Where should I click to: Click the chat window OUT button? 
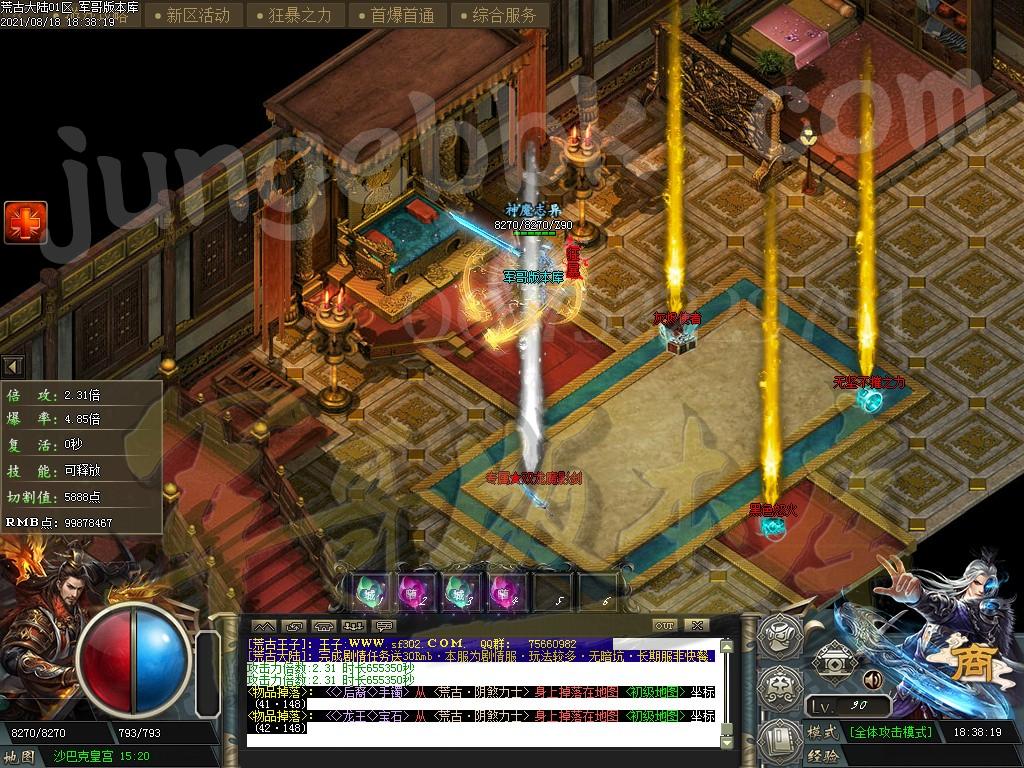(x=664, y=625)
